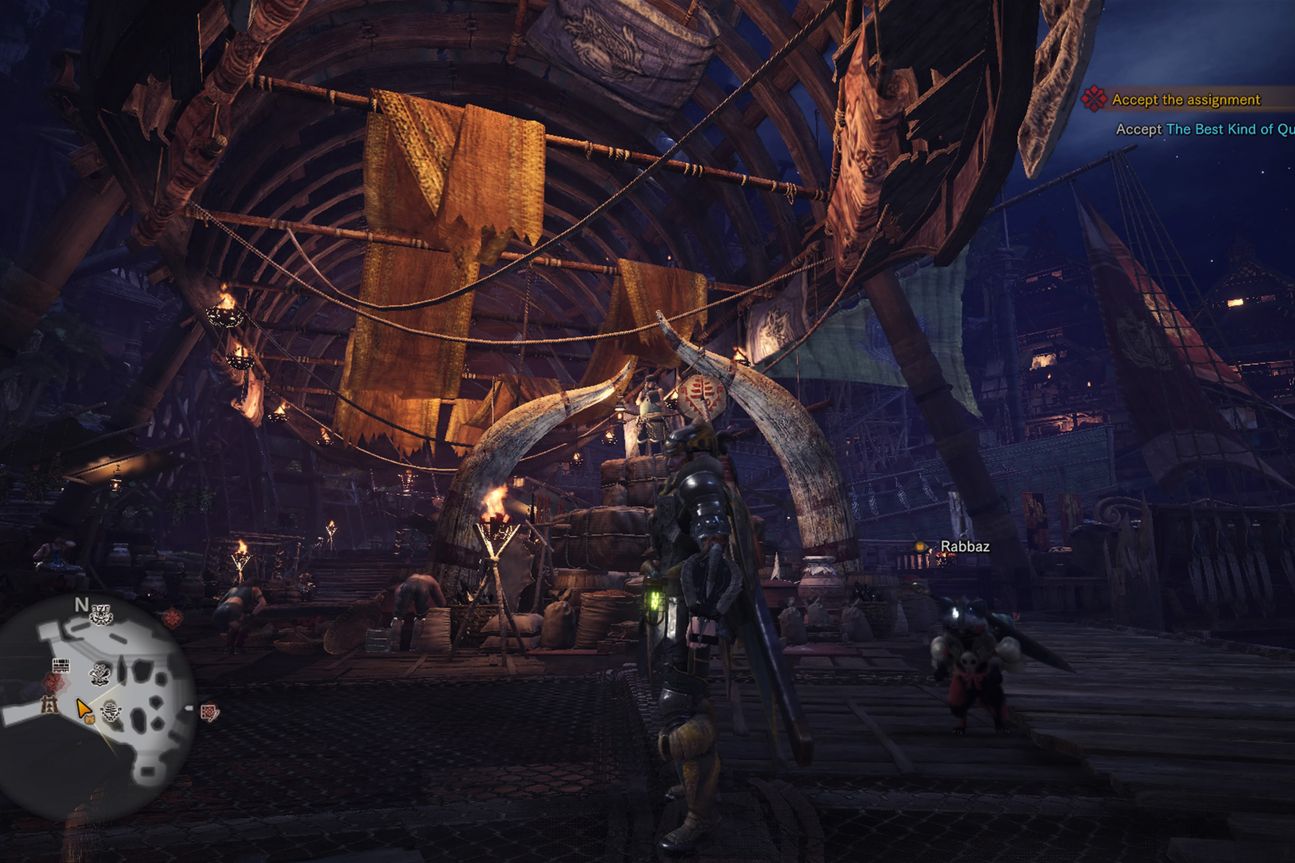Screen dimensions: 1295x863
Task: Click the white facility icon at the minimap's top
Action: tap(102, 613)
